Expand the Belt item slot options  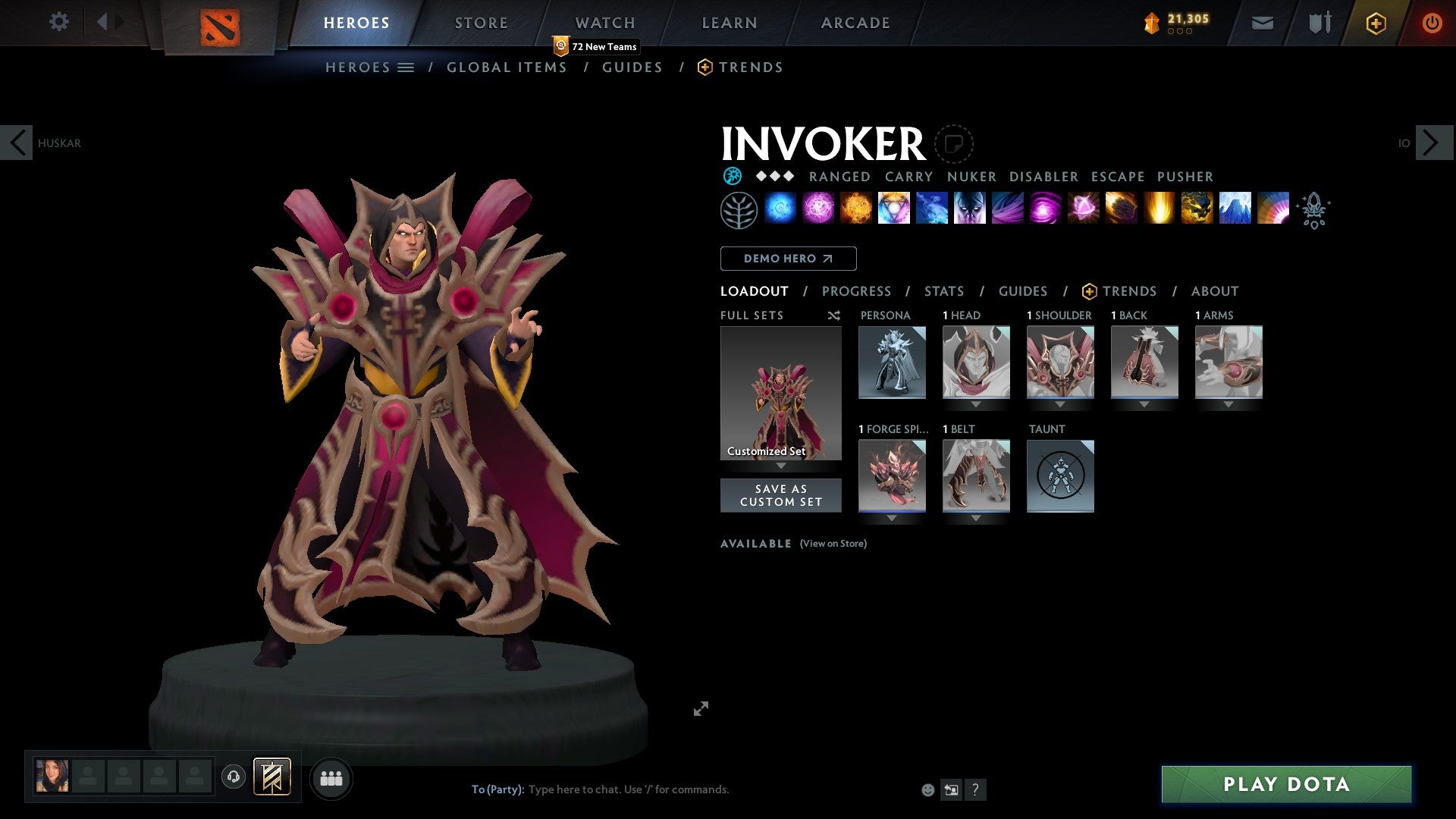click(976, 519)
